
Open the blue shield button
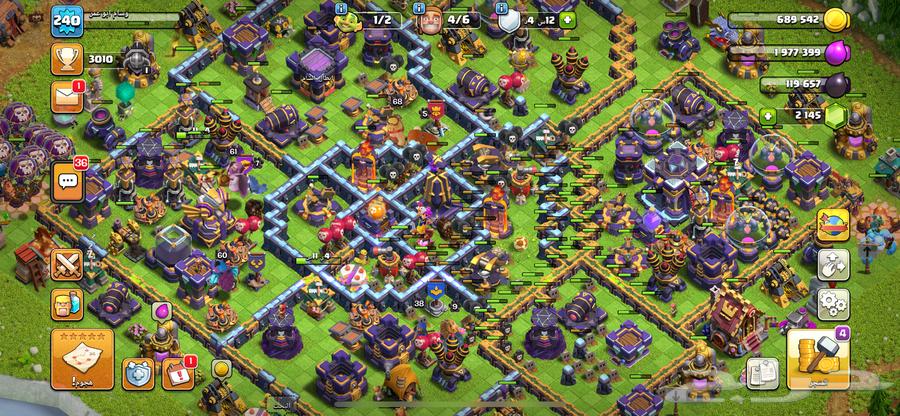click(138, 375)
